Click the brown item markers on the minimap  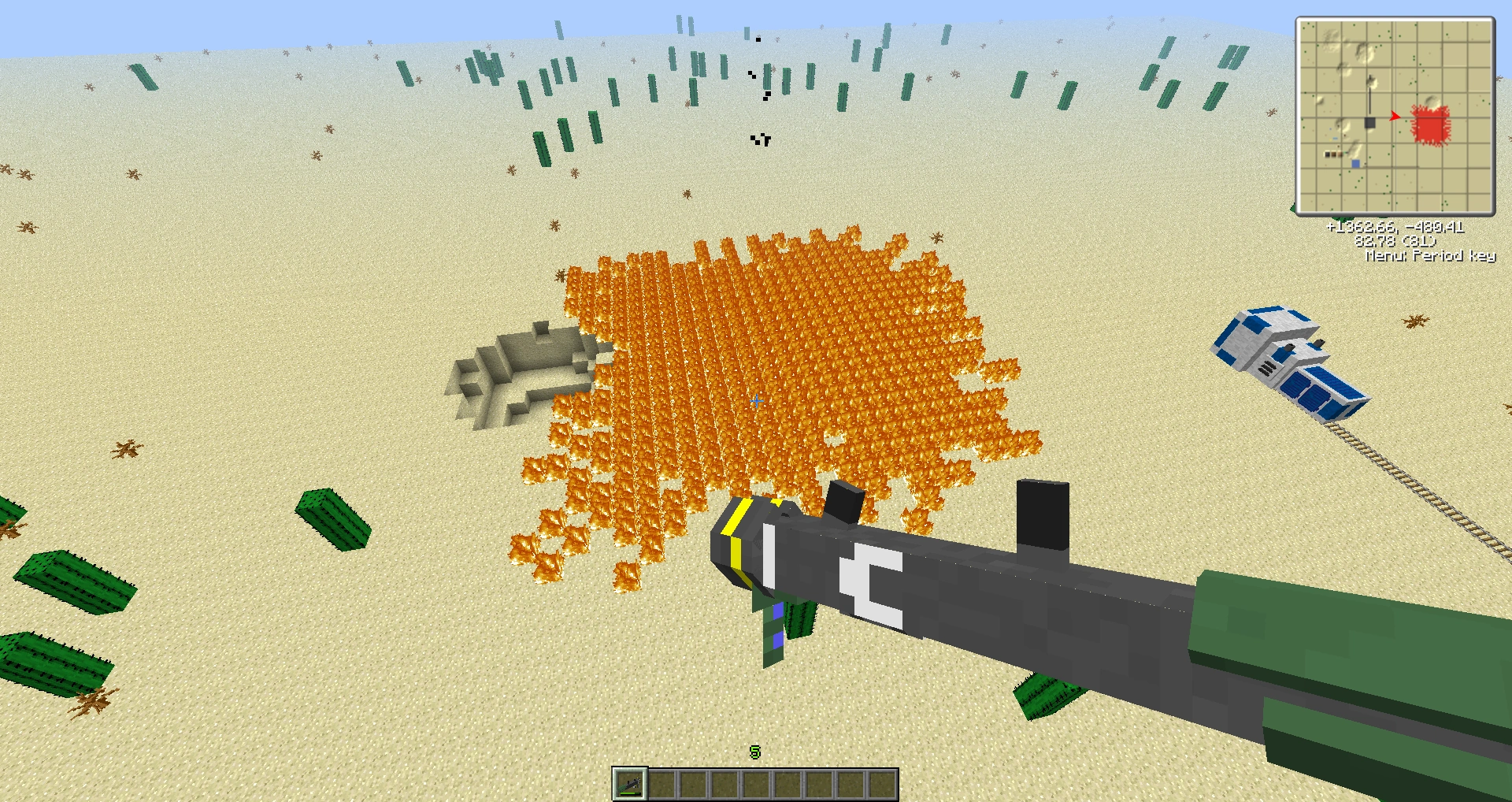click(x=1333, y=154)
